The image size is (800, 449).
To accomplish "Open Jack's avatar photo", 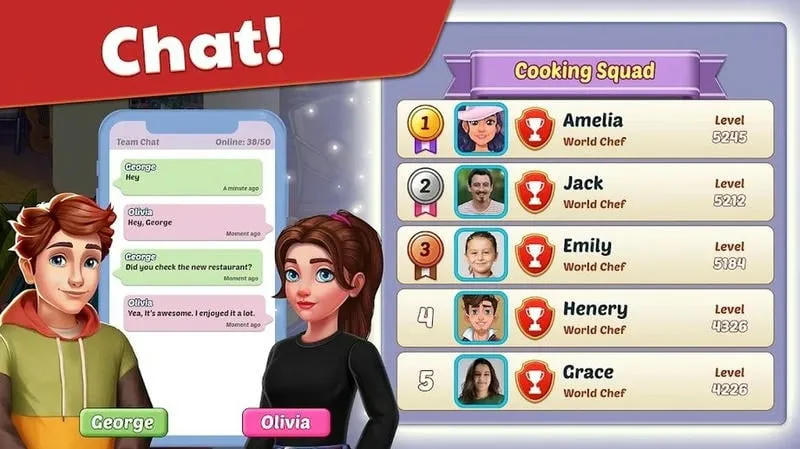I will click(481, 192).
